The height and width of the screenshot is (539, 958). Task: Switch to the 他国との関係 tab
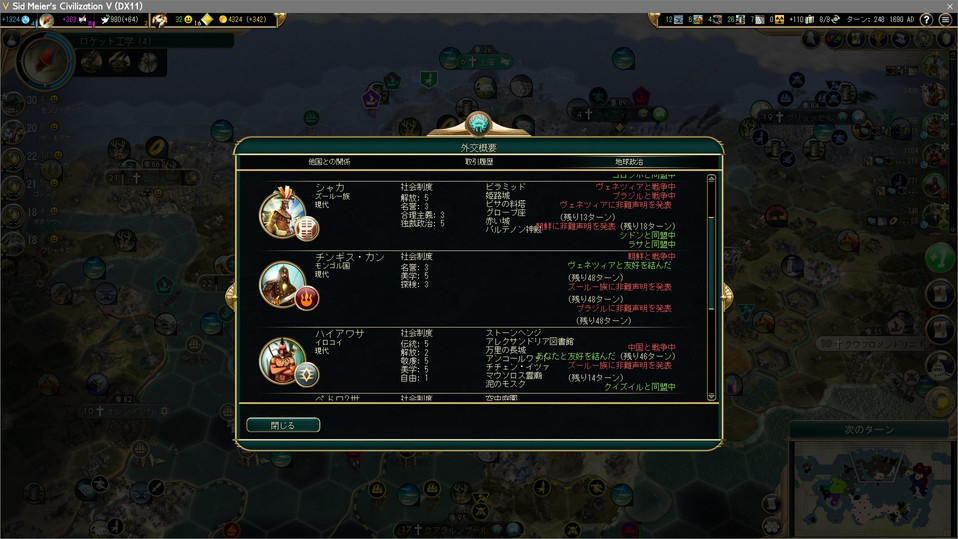[329, 162]
